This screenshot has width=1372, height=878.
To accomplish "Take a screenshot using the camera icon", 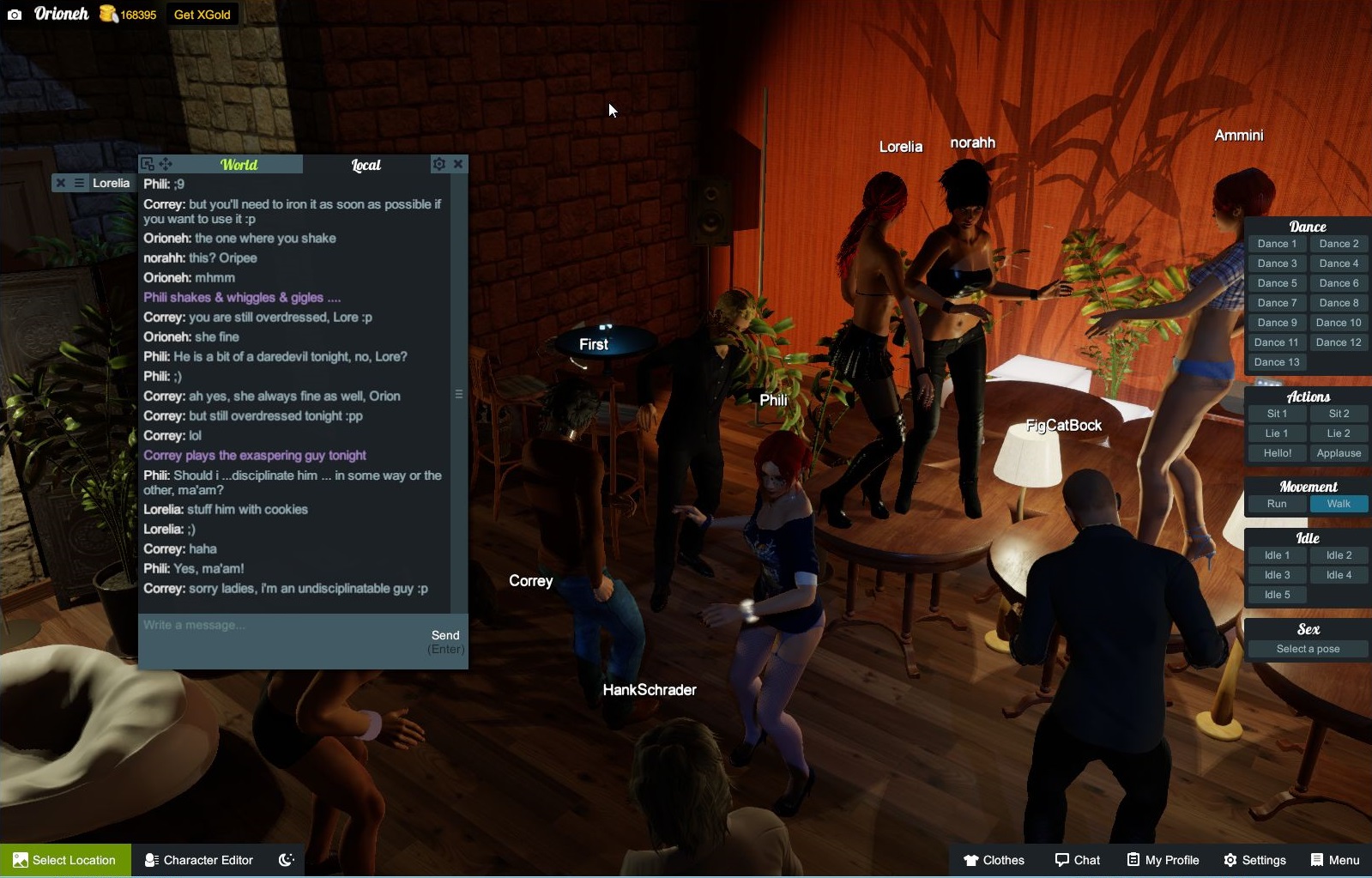I will pos(13,14).
